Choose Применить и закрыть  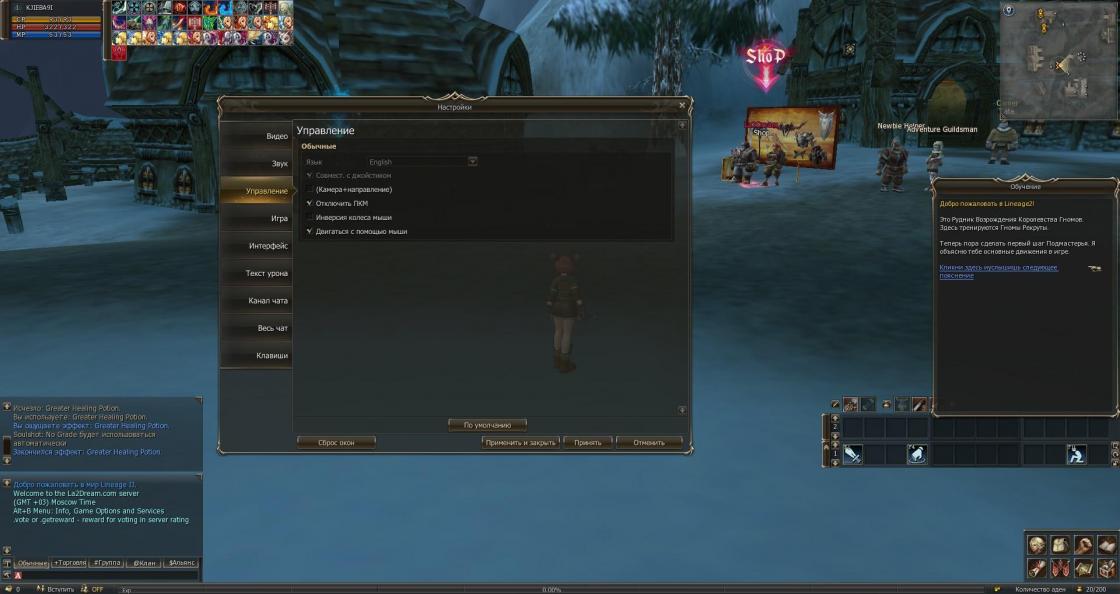coord(520,442)
